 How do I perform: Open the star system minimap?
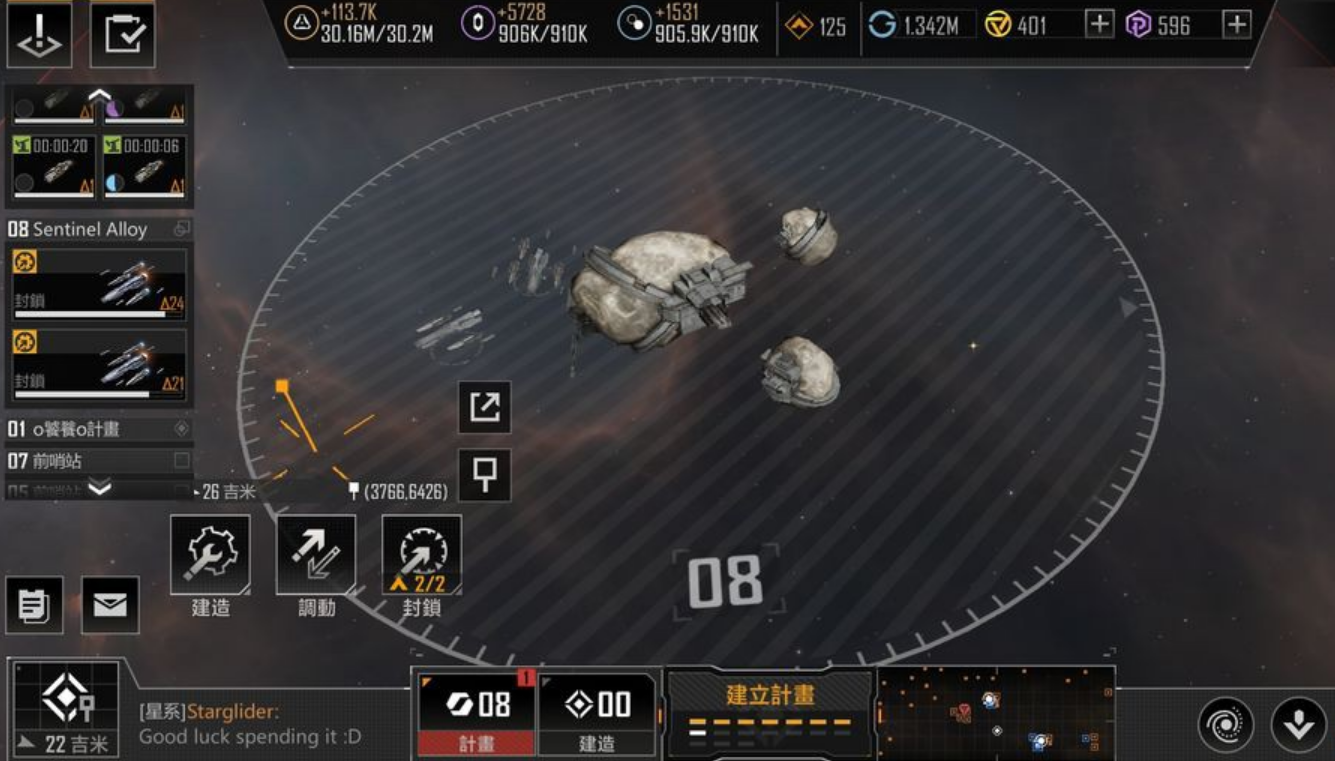click(x=996, y=712)
